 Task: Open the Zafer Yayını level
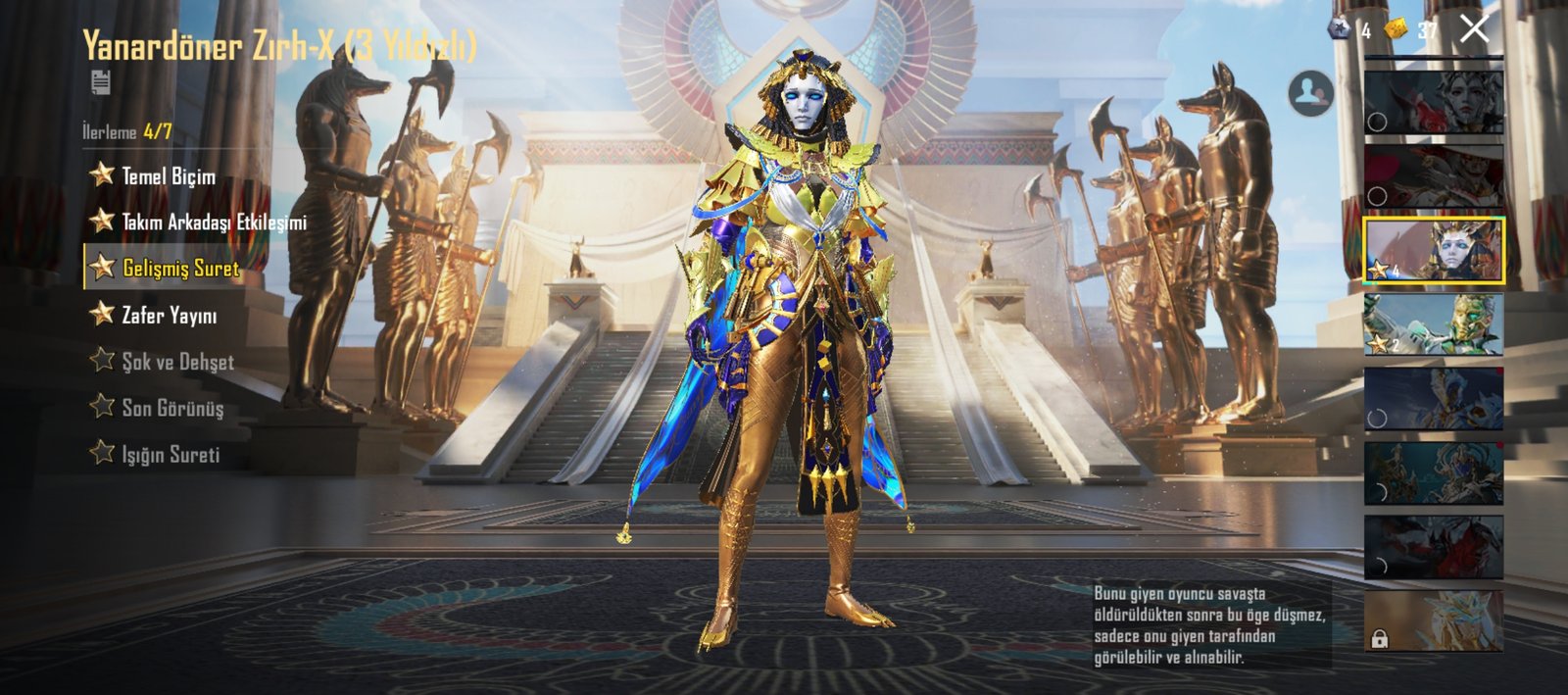[168, 315]
